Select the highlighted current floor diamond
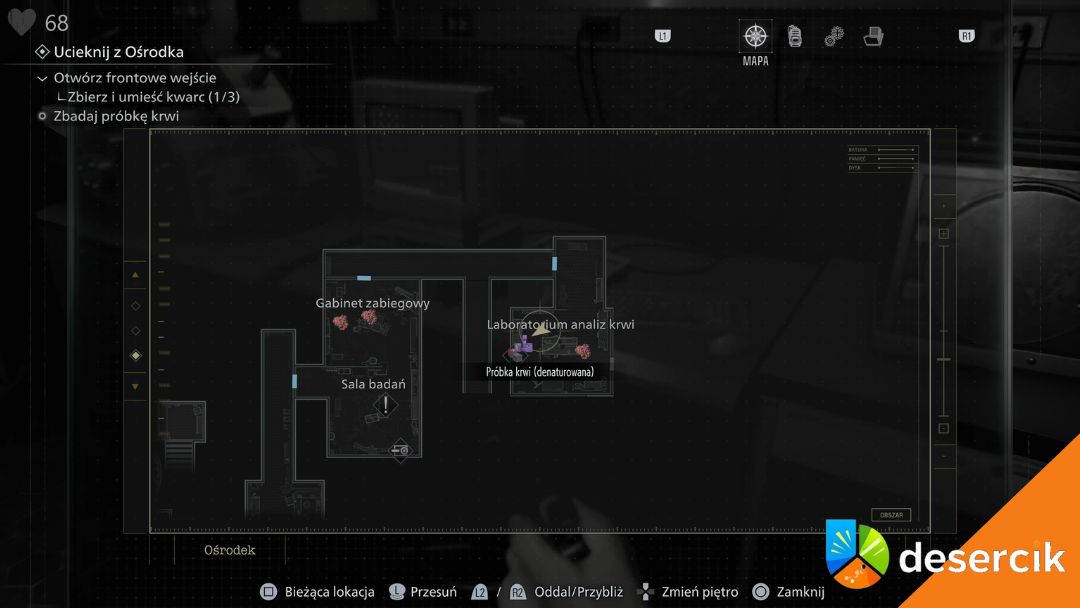1080x608 pixels. [135, 355]
